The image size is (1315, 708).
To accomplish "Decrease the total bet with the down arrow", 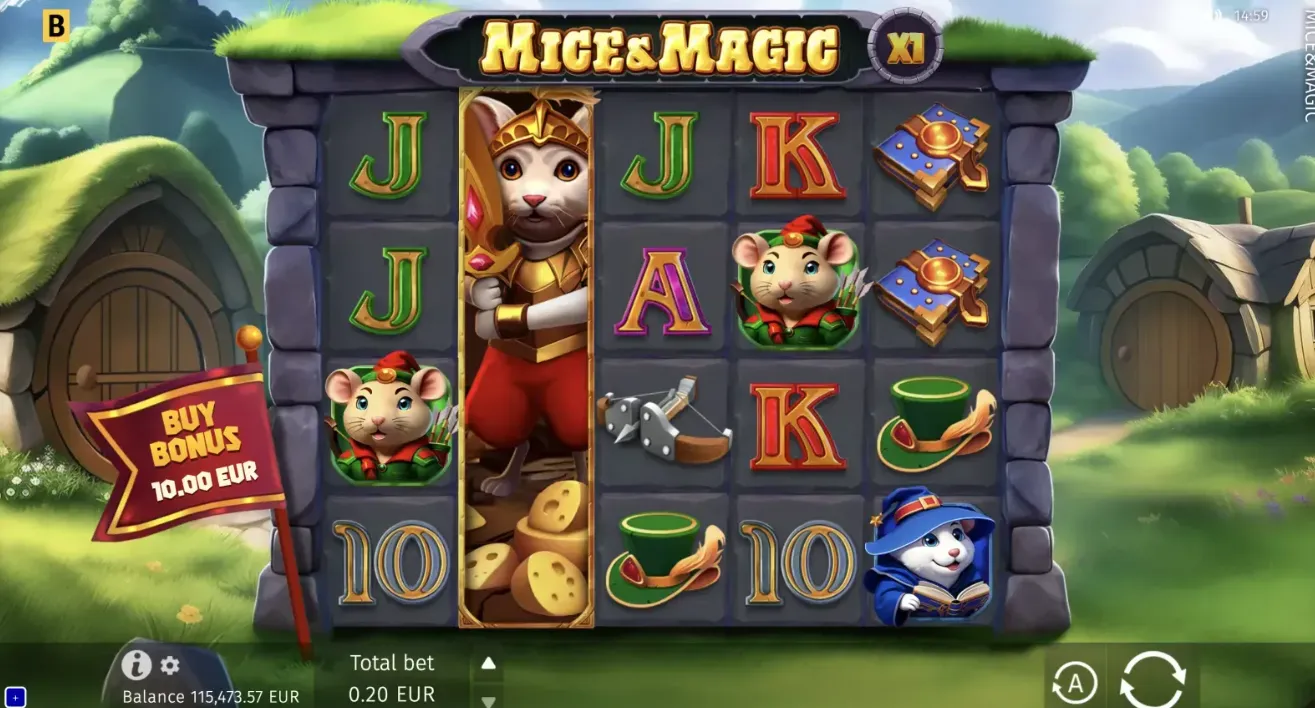I will coord(488,700).
